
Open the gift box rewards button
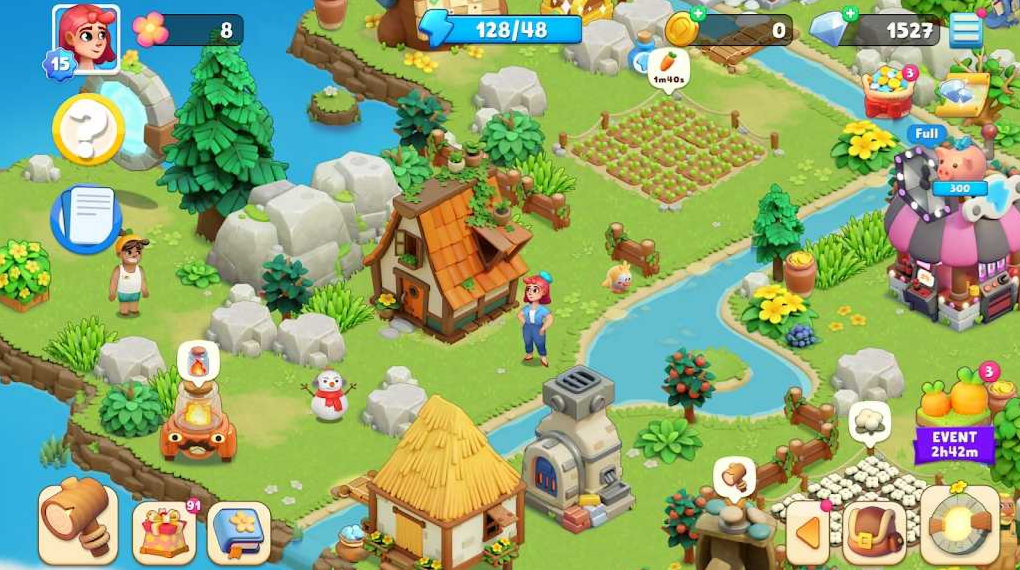(x=163, y=530)
